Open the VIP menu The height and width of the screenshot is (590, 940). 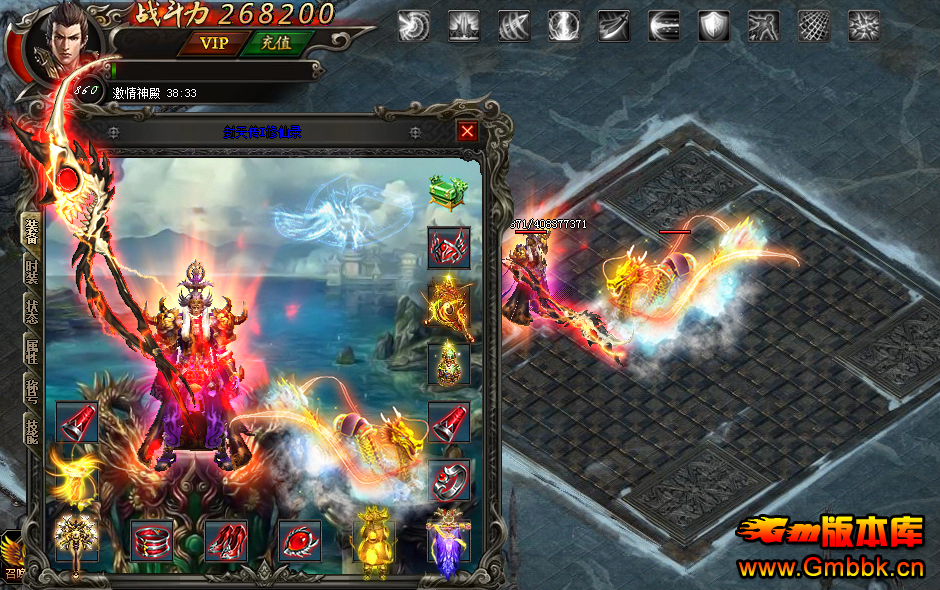tap(214, 43)
